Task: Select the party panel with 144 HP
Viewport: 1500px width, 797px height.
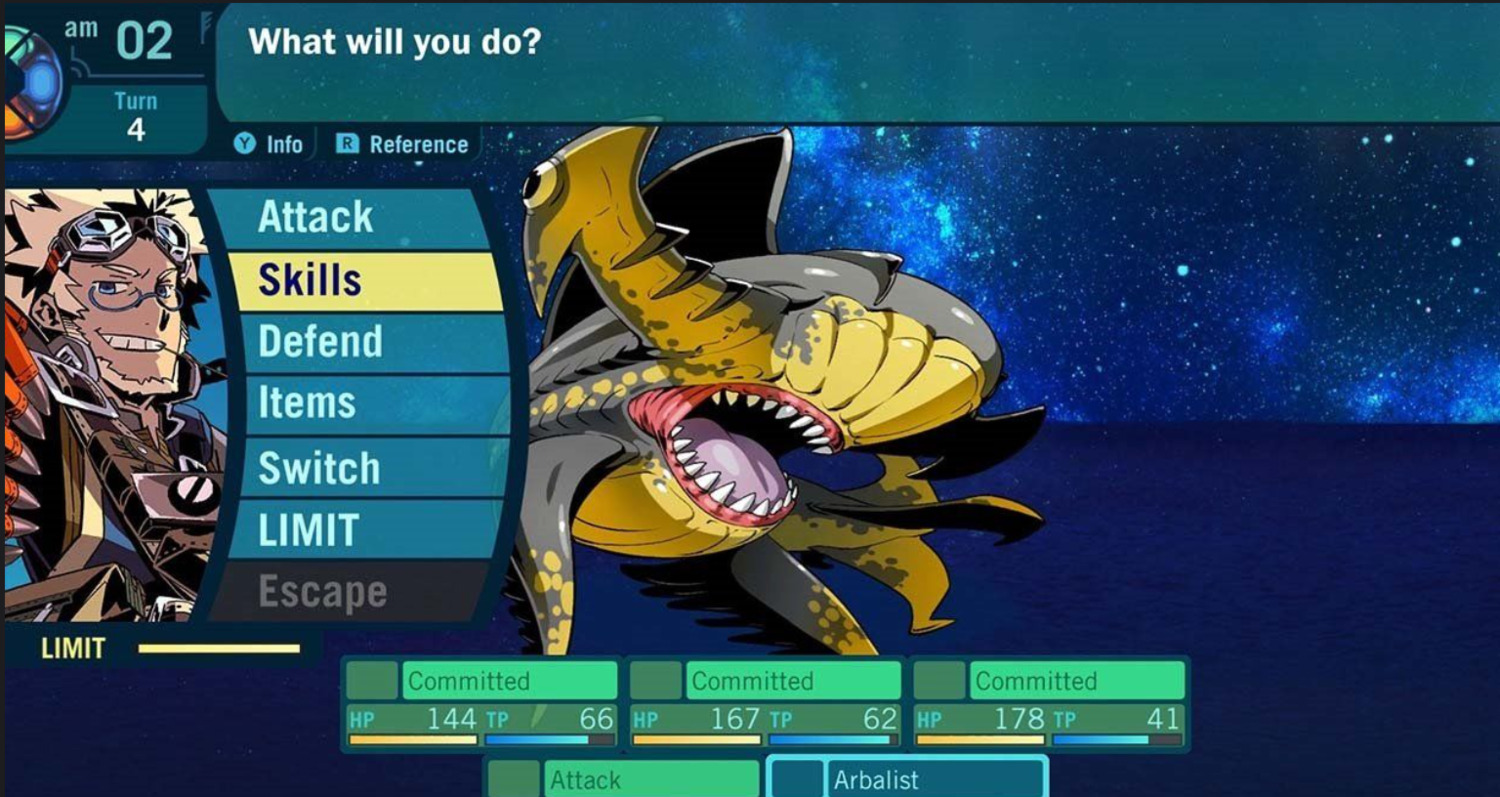Action: coord(482,703)
